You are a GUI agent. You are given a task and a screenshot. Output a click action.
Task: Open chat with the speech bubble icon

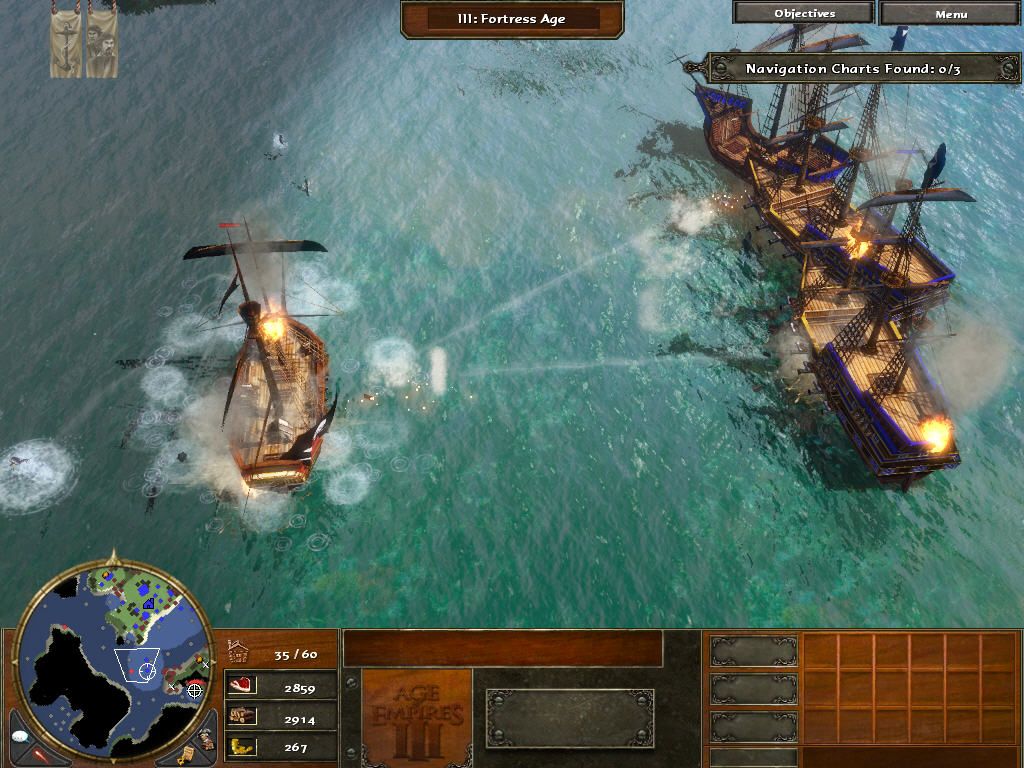[20, 735]
